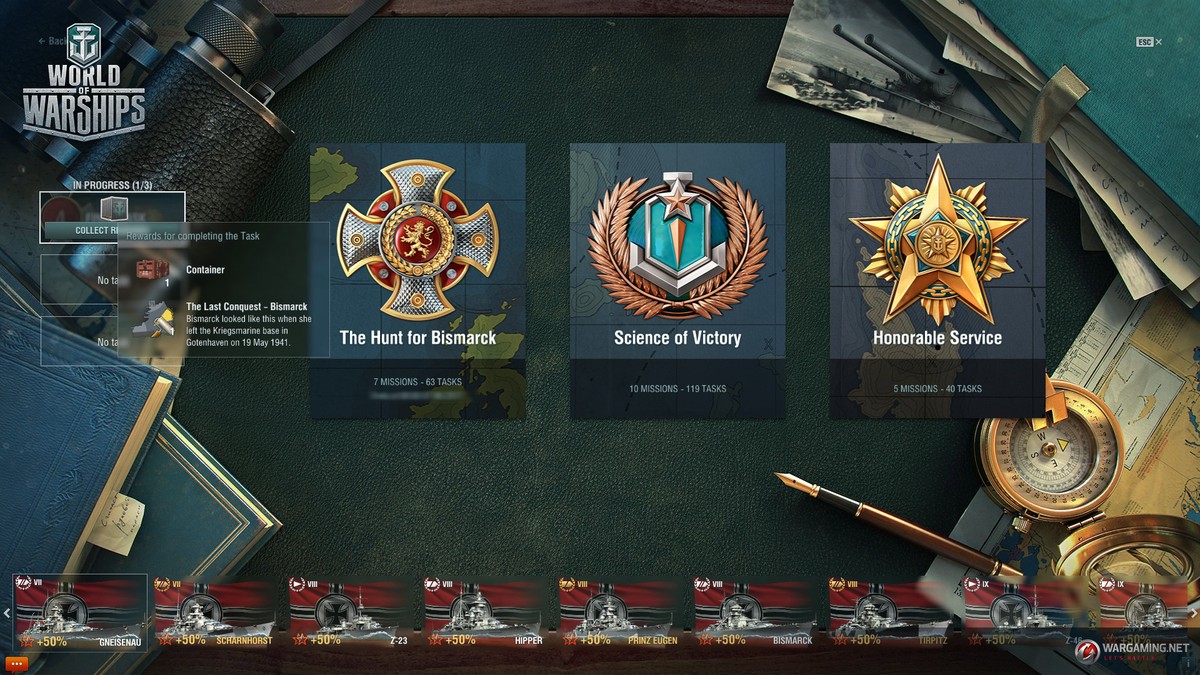Pick the Scharnhorst from the ship carousel
1200x675 pixels.
(214, 612)
